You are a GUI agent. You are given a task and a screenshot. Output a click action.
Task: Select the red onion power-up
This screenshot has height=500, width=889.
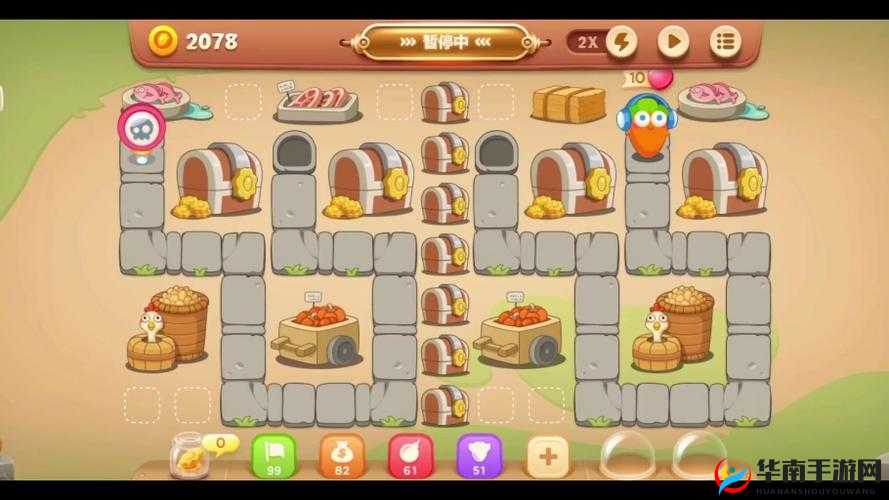click(x=408, y=455)
